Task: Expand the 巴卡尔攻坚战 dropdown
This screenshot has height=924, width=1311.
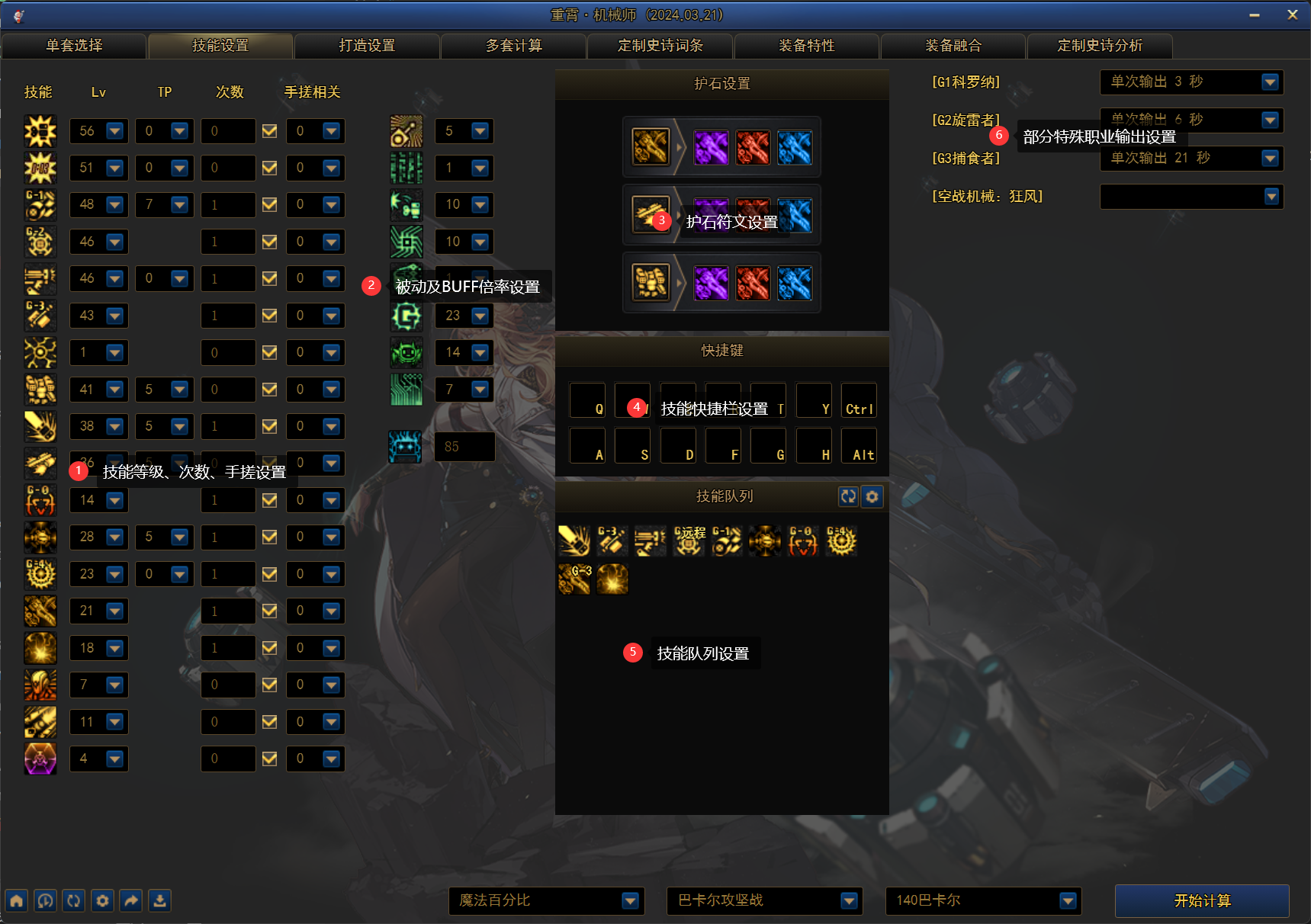Action: coord(848,901)
